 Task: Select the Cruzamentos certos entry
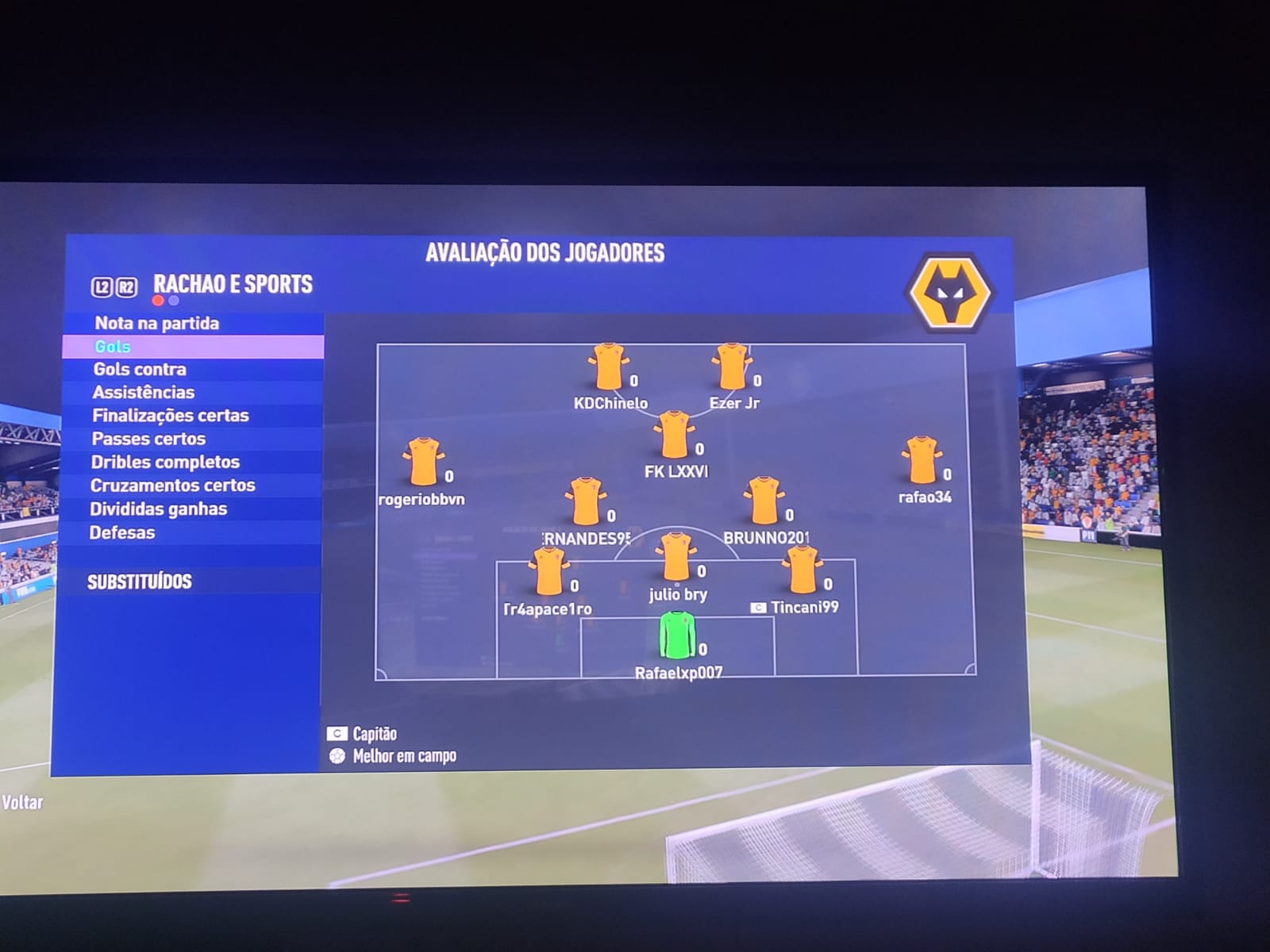172,485
